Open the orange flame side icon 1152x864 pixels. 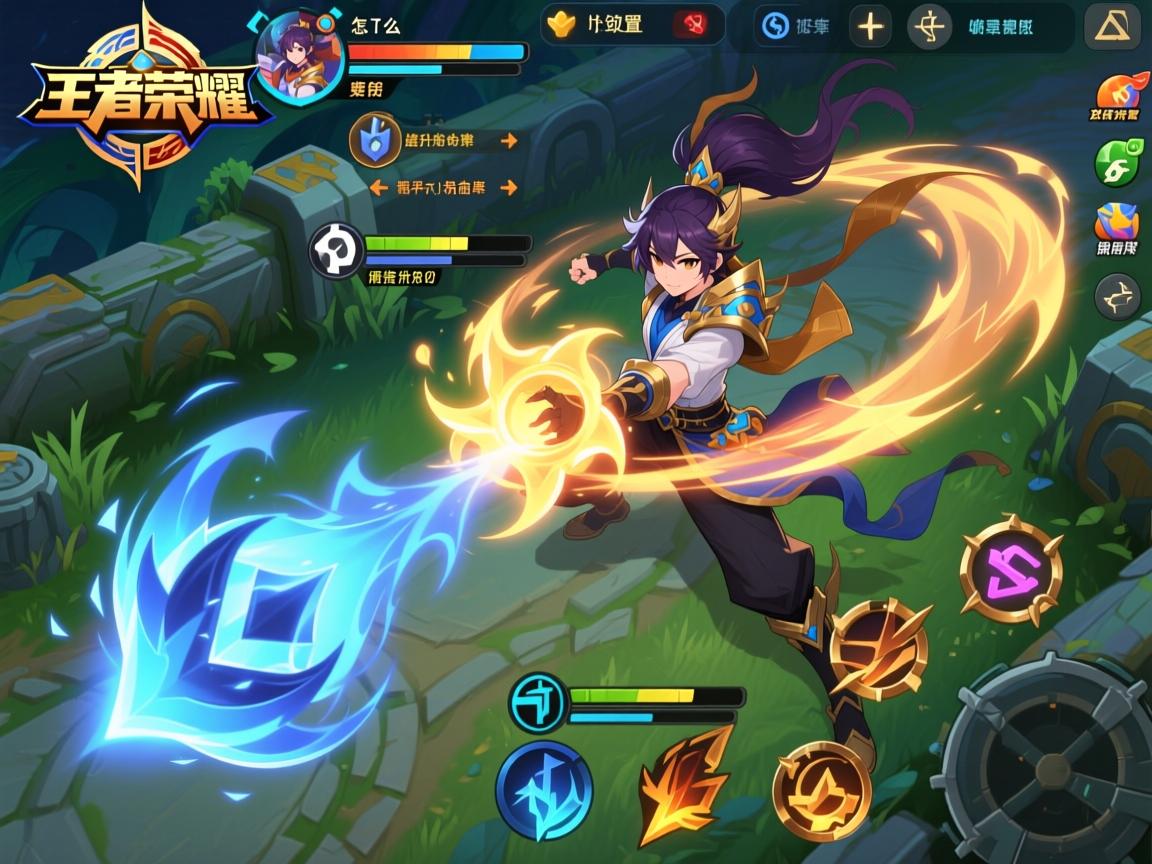point(1117,93)
